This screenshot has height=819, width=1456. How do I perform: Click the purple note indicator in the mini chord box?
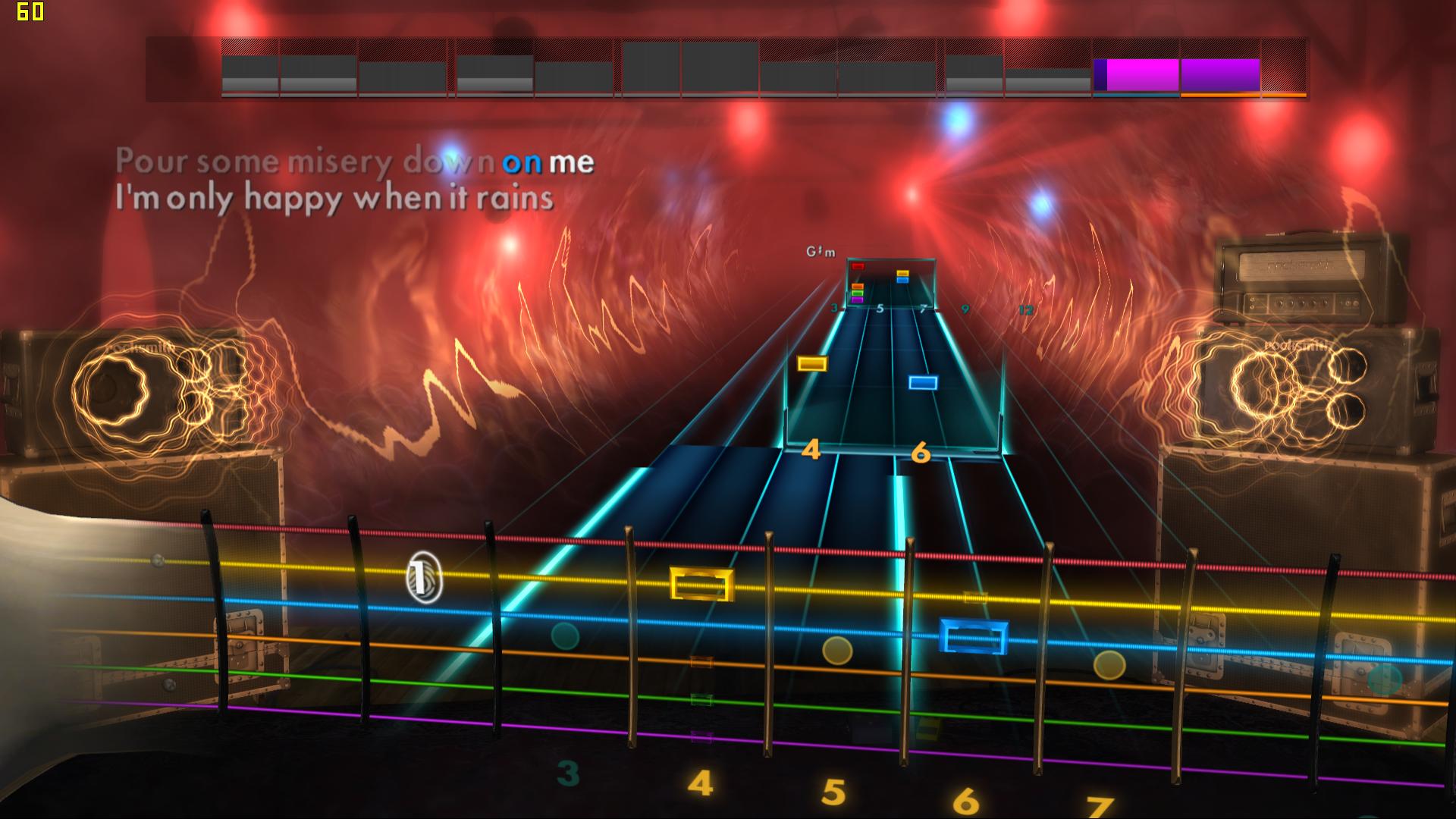coord(857,299)
